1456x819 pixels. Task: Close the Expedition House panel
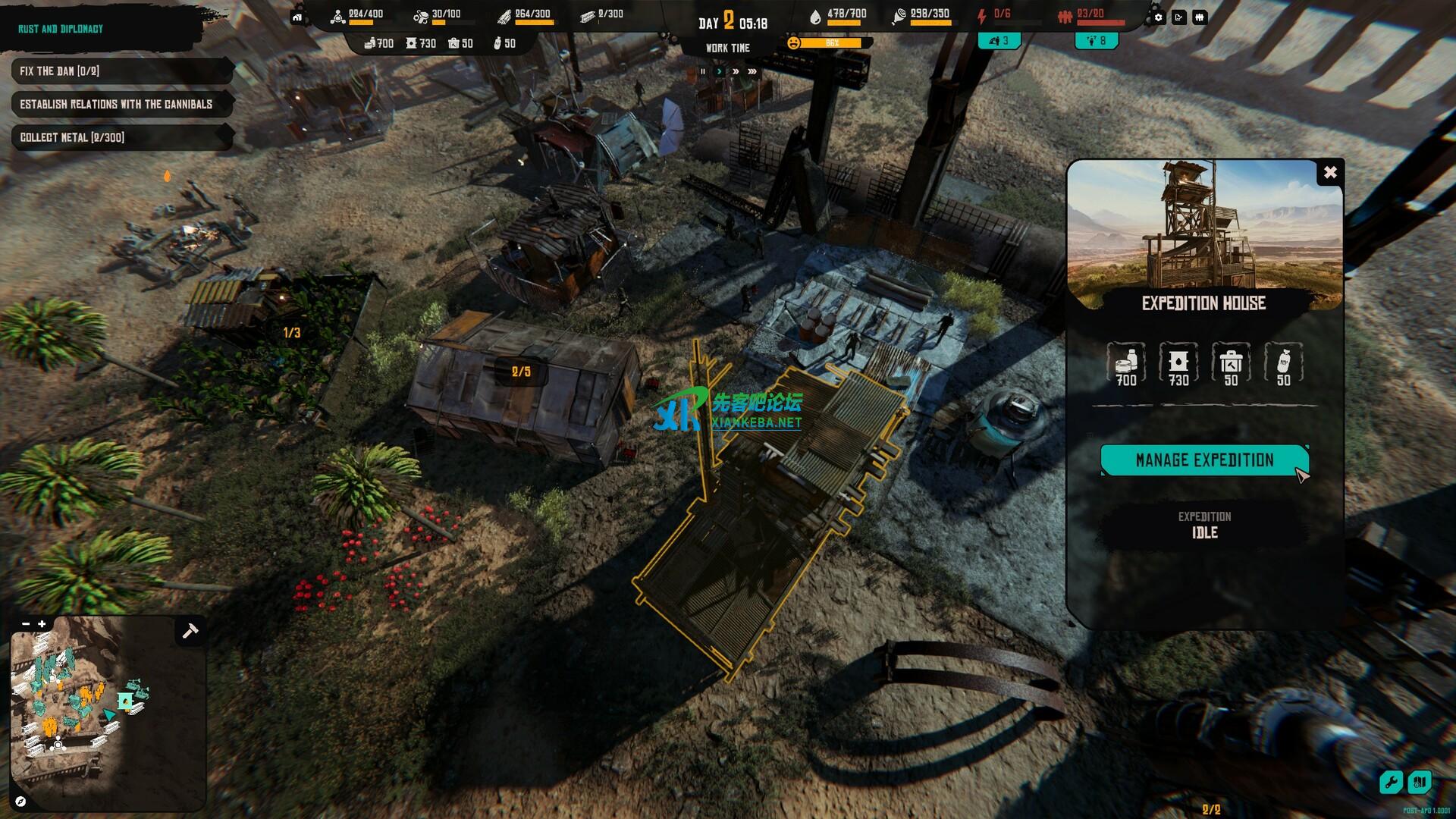pyautogui.click(x=1330, y=173)
